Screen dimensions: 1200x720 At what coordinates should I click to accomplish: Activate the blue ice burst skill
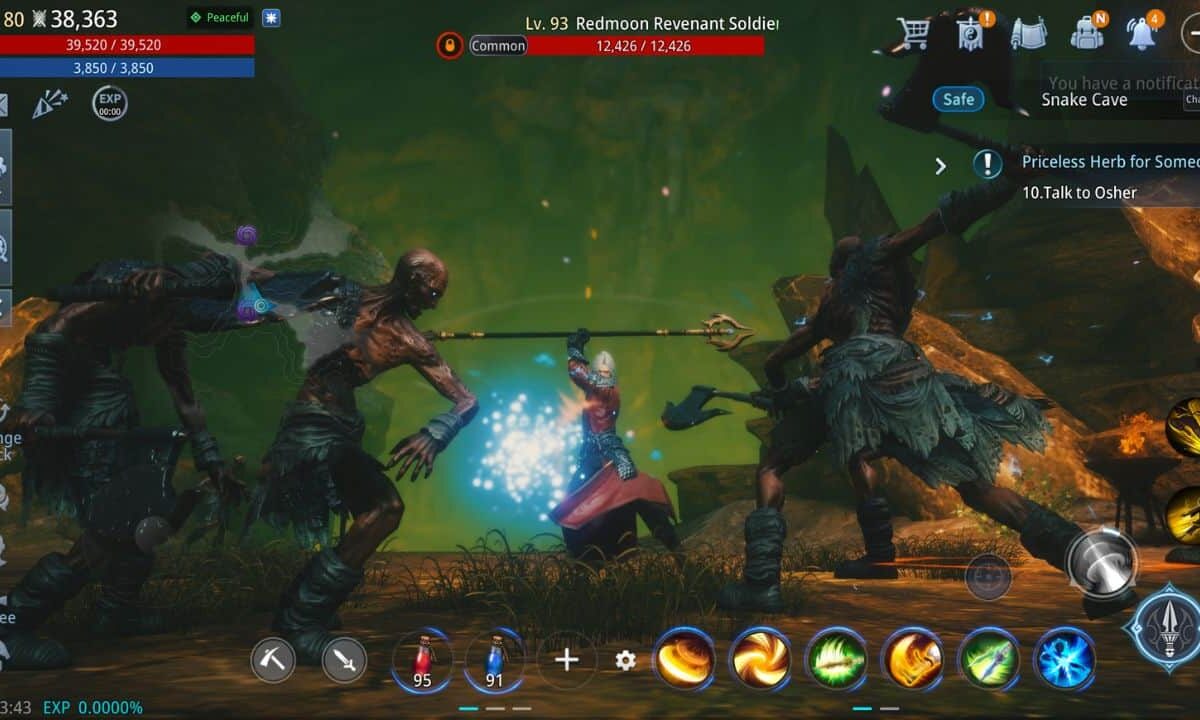[x=1064, y=660]
